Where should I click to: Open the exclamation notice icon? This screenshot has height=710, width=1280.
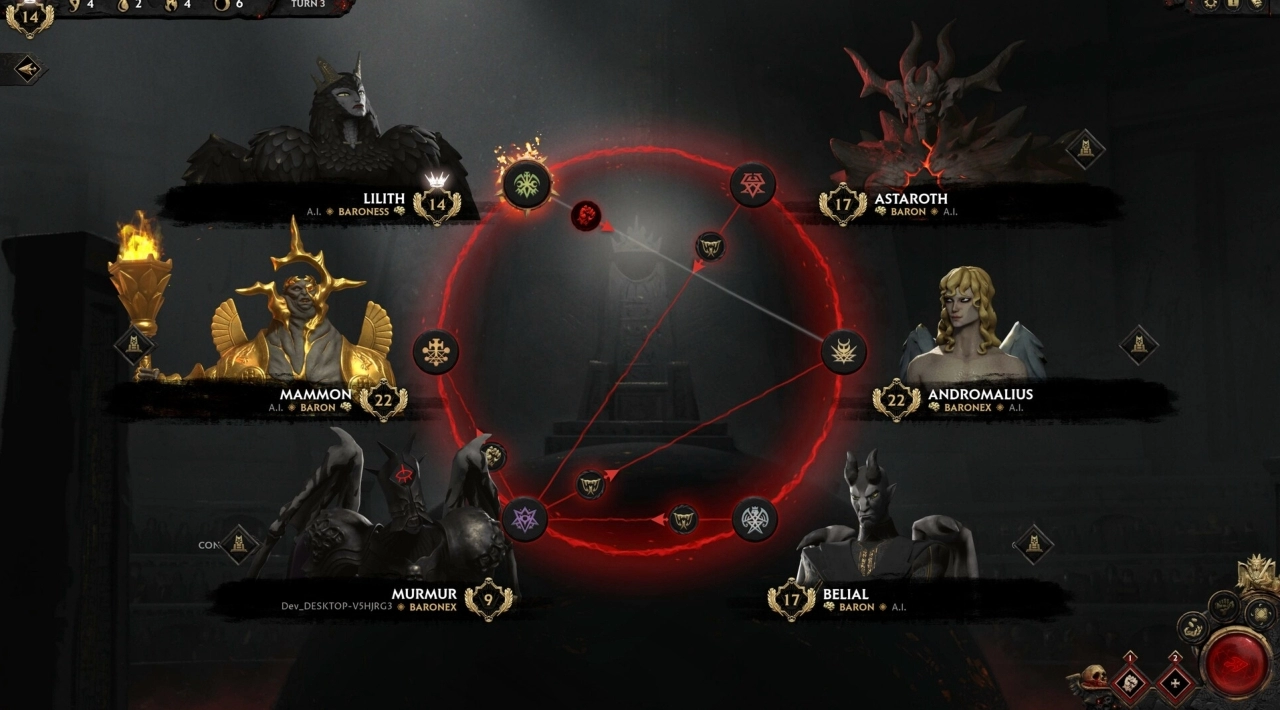(1234, 4)
